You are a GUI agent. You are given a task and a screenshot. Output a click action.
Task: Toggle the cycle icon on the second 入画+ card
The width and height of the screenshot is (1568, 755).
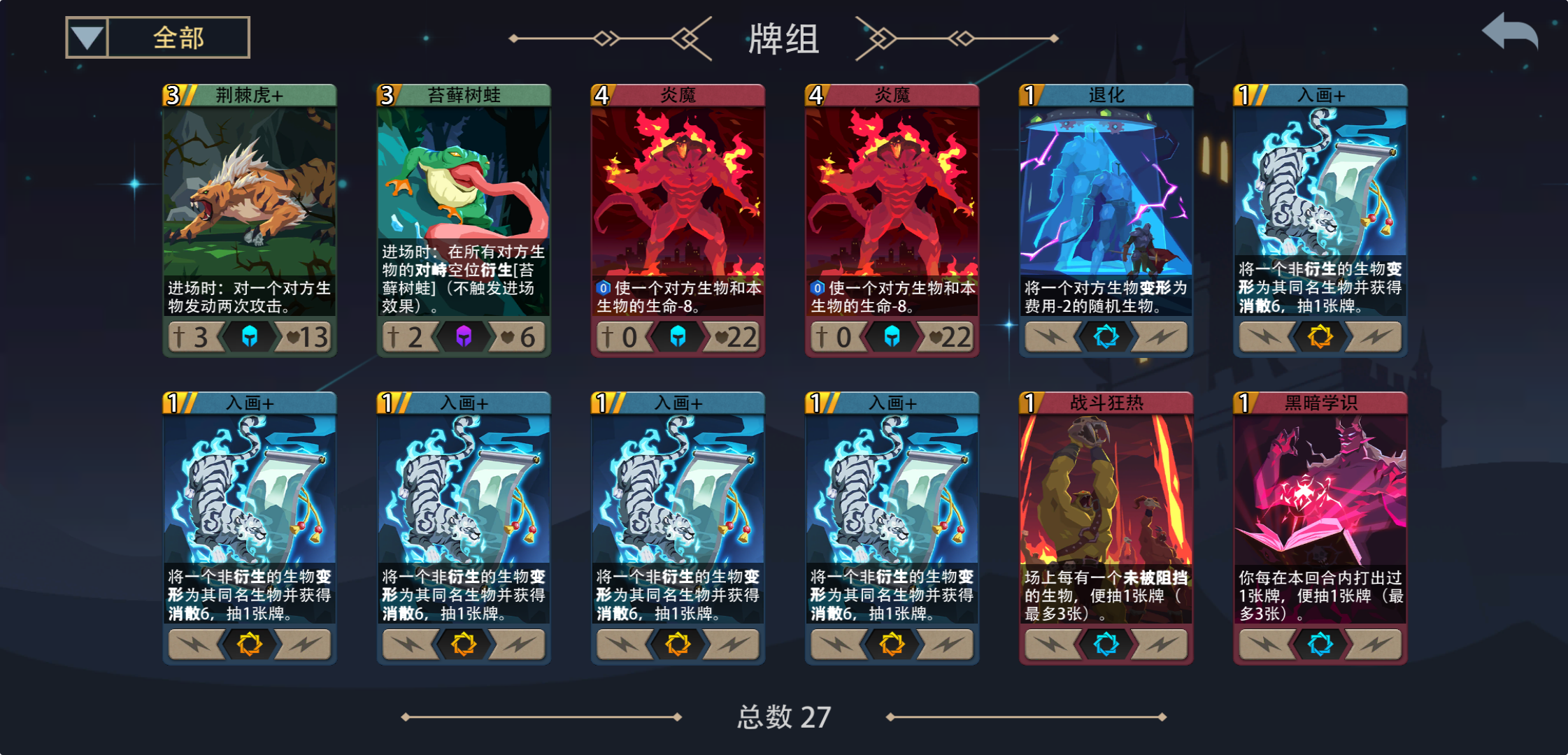point(464,643)
